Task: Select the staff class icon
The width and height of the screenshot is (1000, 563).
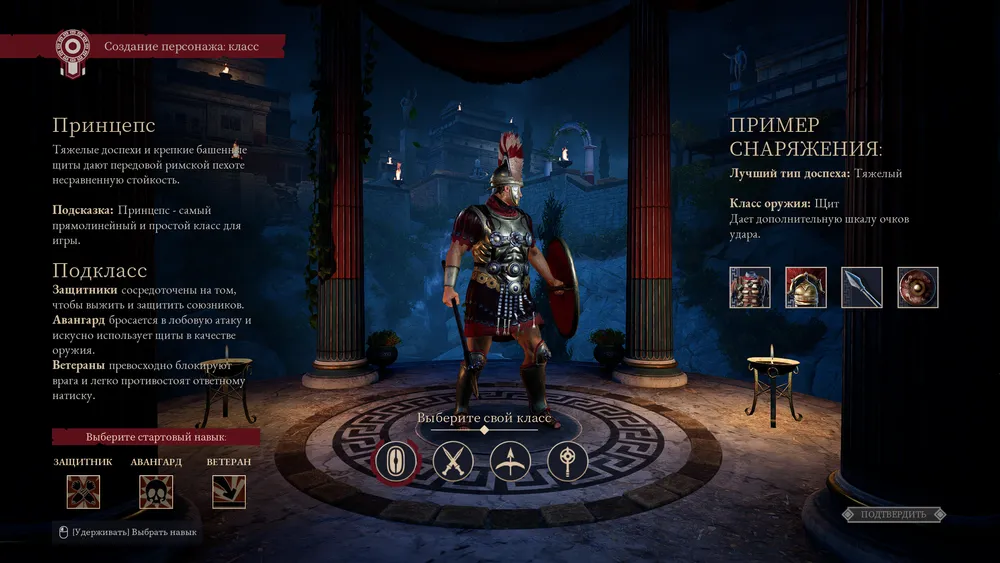Action: [567, 462]
